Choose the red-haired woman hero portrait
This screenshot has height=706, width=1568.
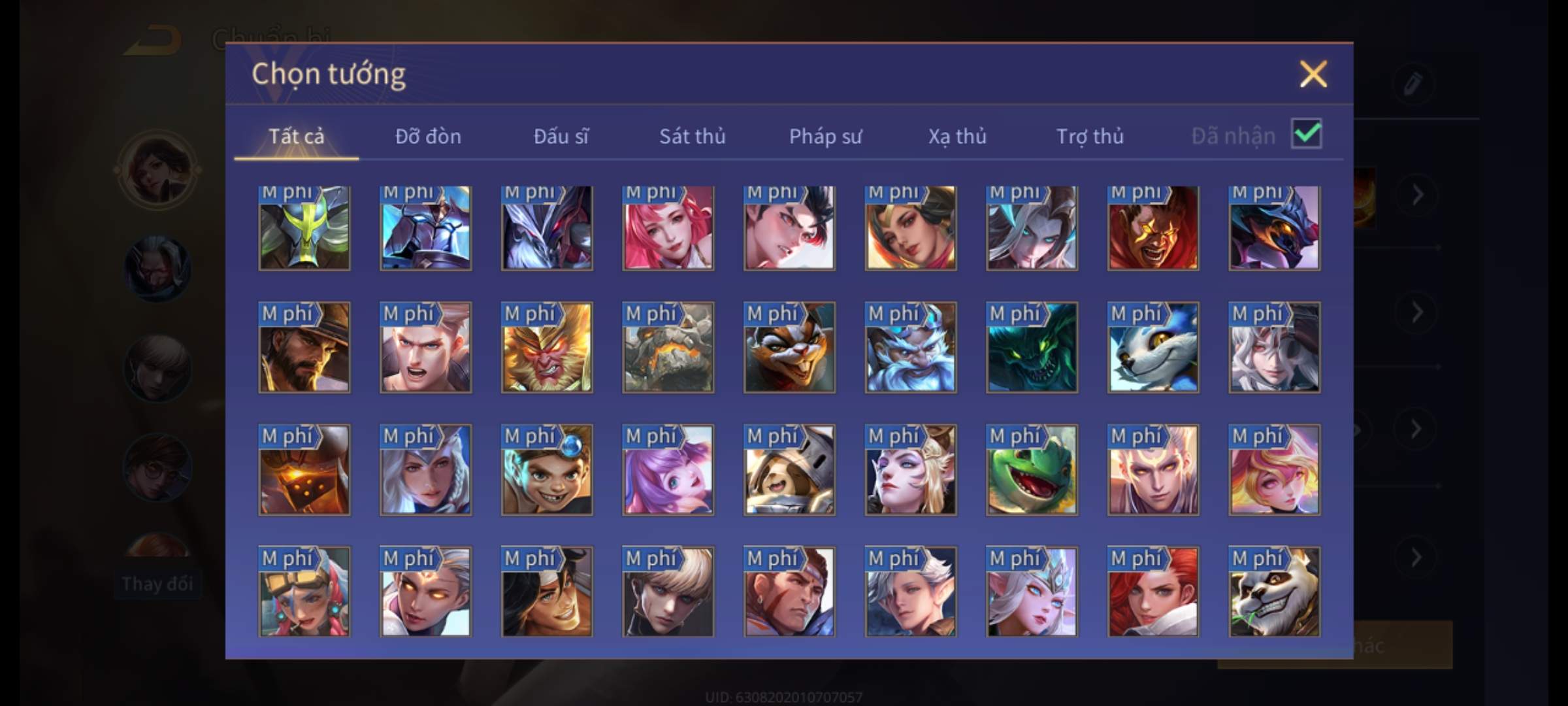coord(1153,592)
